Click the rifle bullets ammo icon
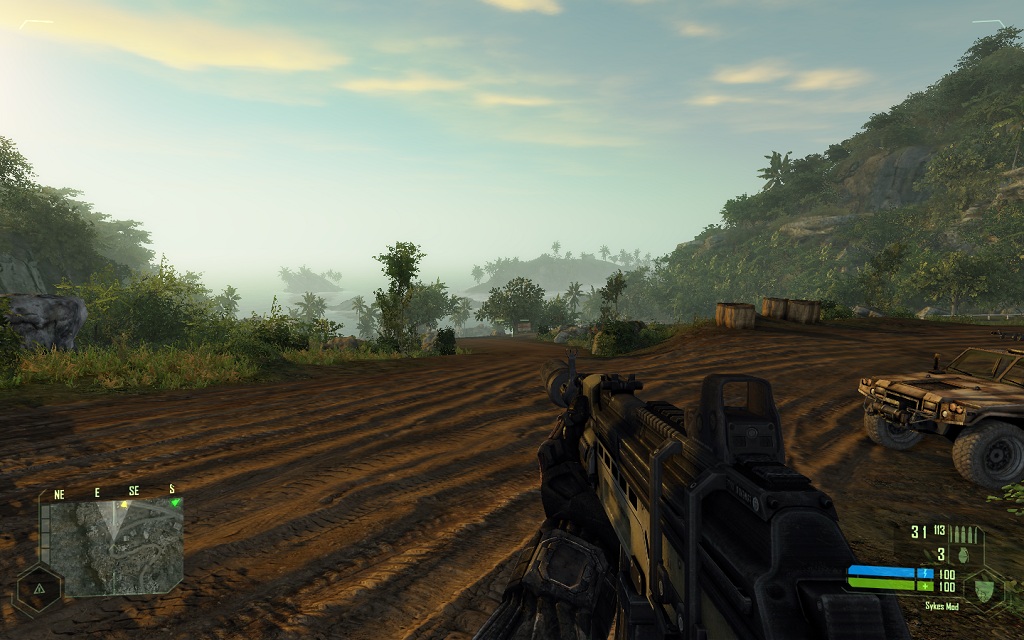The height and width of the screenshot is (640, 1024). click(964, 533)
